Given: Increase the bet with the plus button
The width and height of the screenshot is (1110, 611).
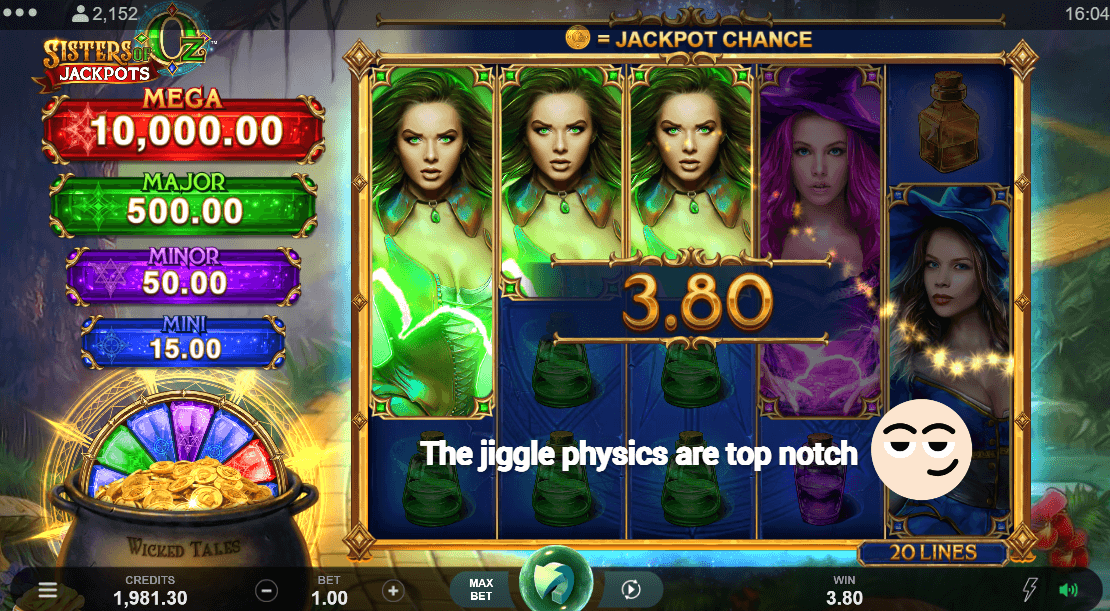Looking at the screenshot, I should tap(393, 590).
